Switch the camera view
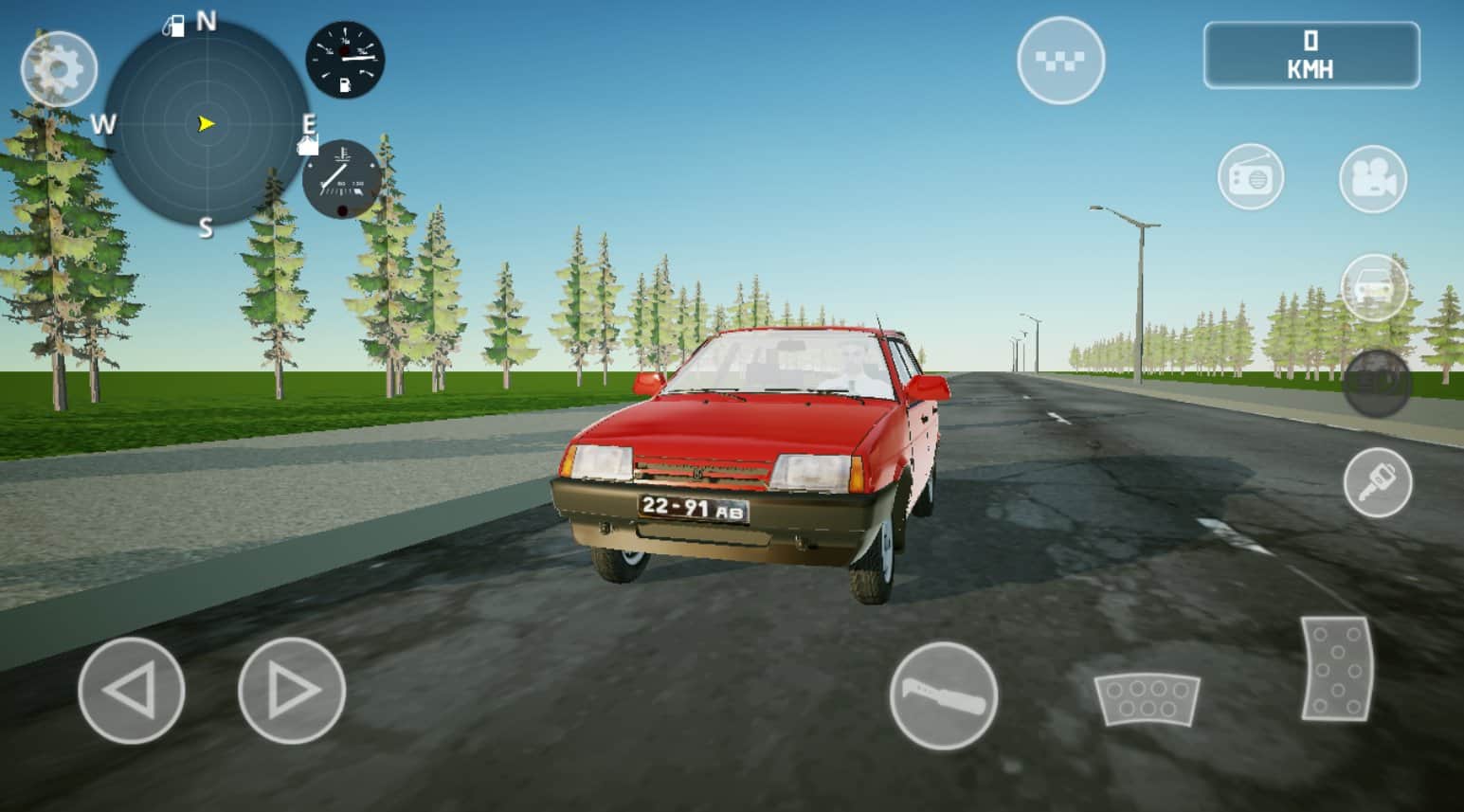Image resolution: width=1464 pixels, height=812 pixels. tap(1373, 177)
